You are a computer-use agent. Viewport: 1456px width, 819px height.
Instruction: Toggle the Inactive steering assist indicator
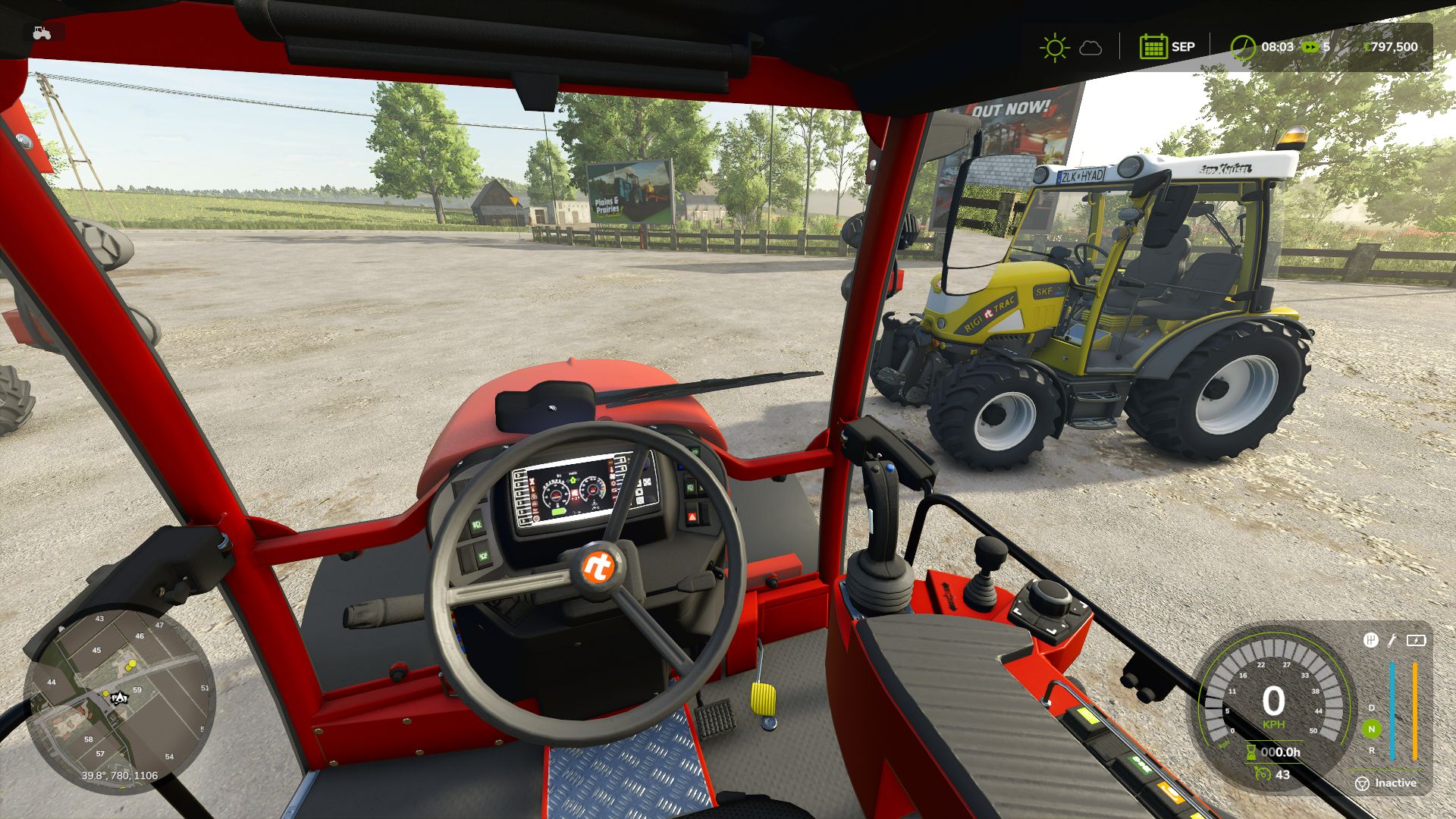[x=1386, y=783]
